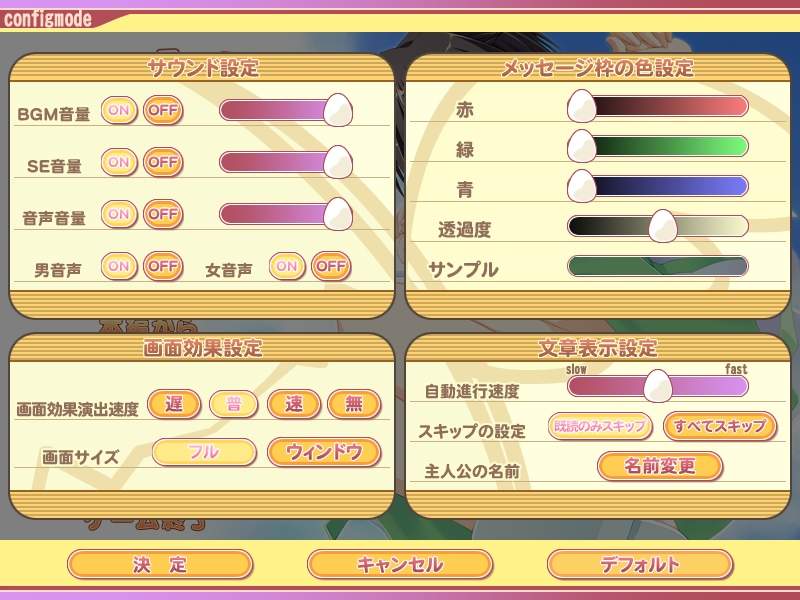Open 名前変更 to rename protagonist

pos(659,466)
